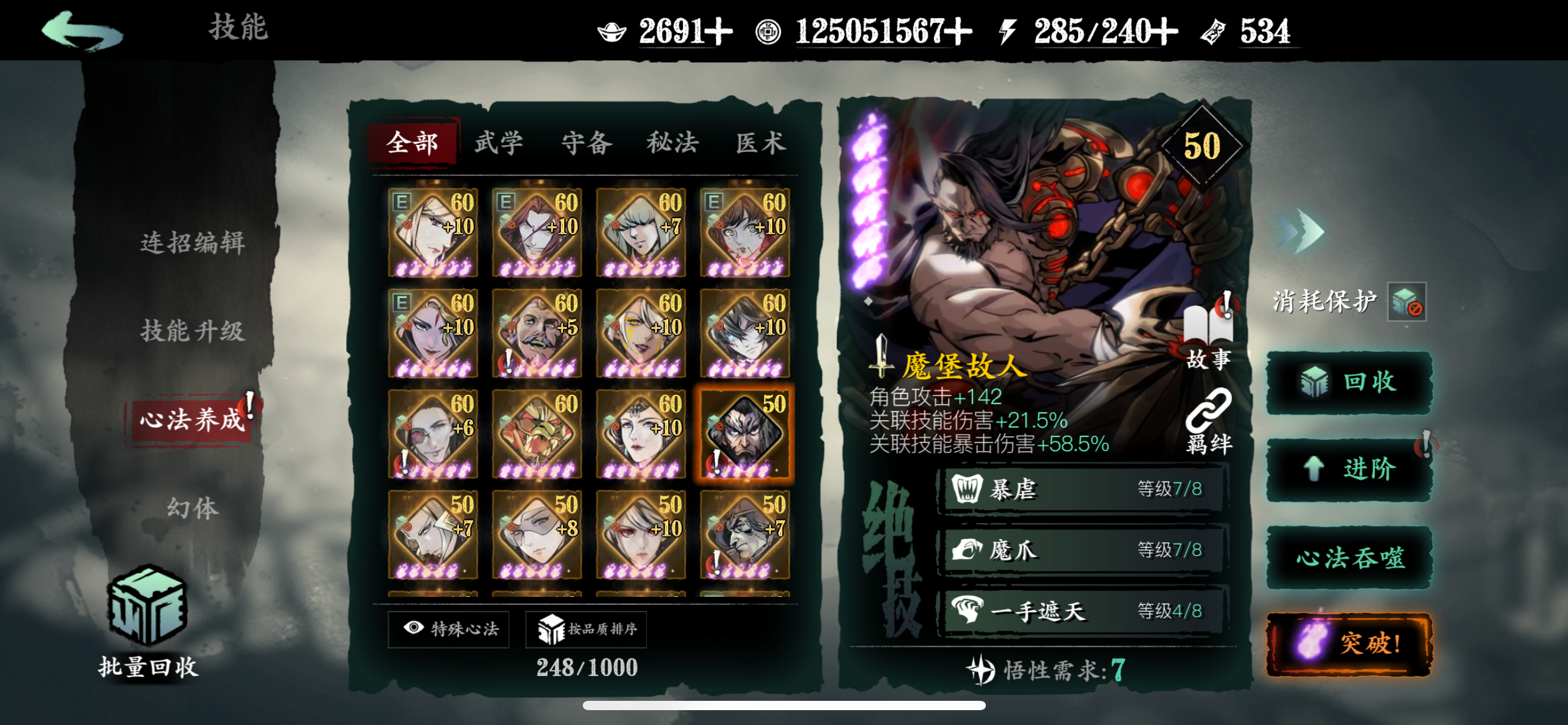Activate the 突破 breakthrough button
The width and height of the screenshot is (1568, 725).
click(x=1349, y=644)
